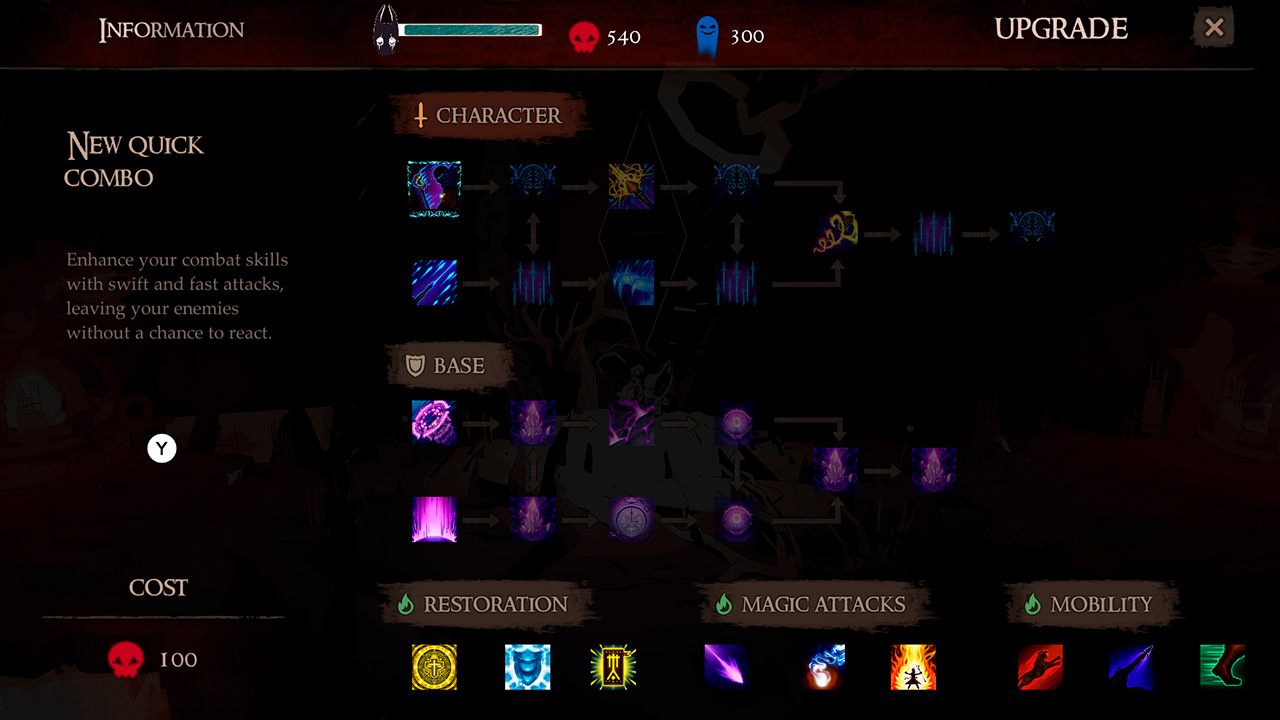
Task: Open the Upgrade tab
Action: (x=1061, y=29)
